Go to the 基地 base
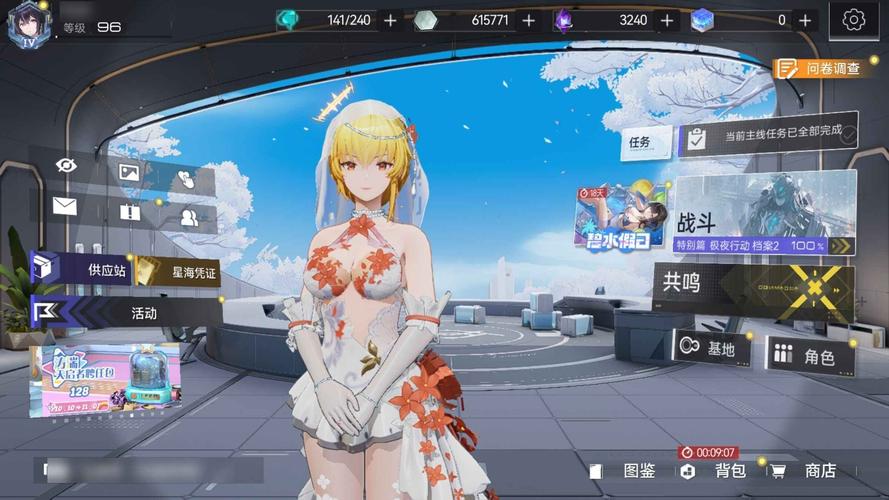The width and height of the screenshot is (889, 500). (x=710, y=348)
